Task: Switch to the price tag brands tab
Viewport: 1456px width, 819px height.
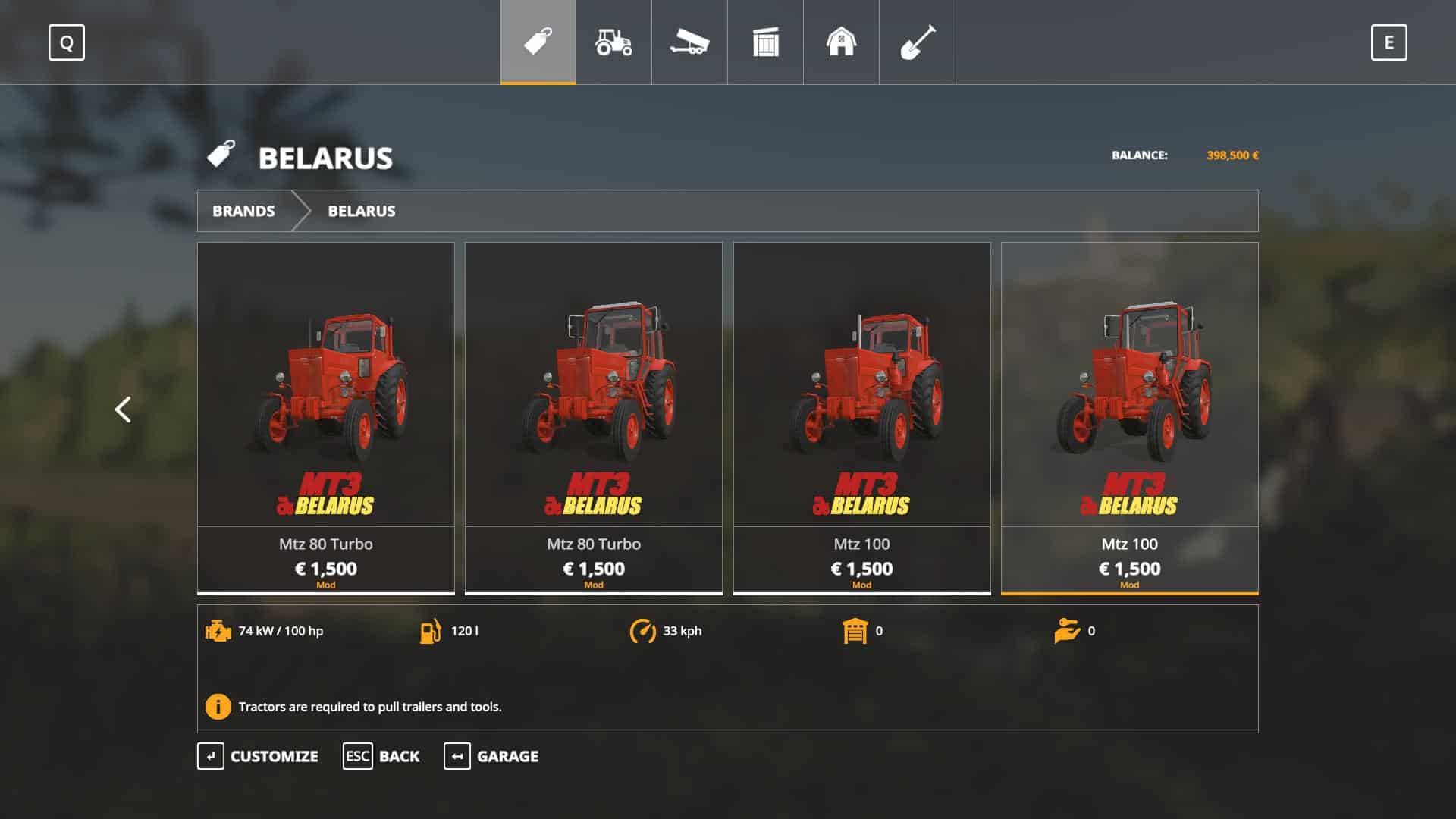Action: [x=538, y=42]
